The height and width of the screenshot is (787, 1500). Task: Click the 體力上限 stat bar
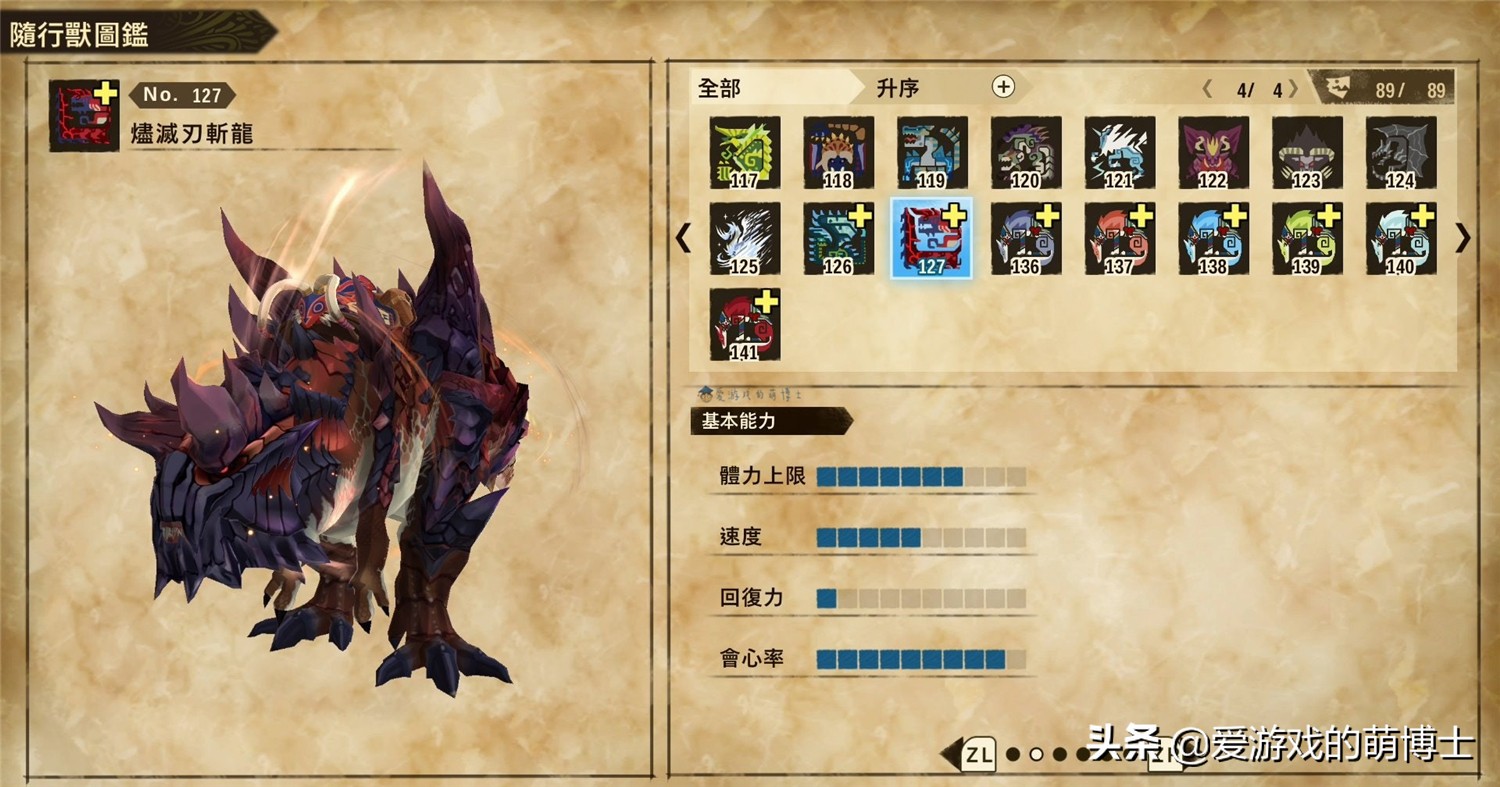(900, 477)
